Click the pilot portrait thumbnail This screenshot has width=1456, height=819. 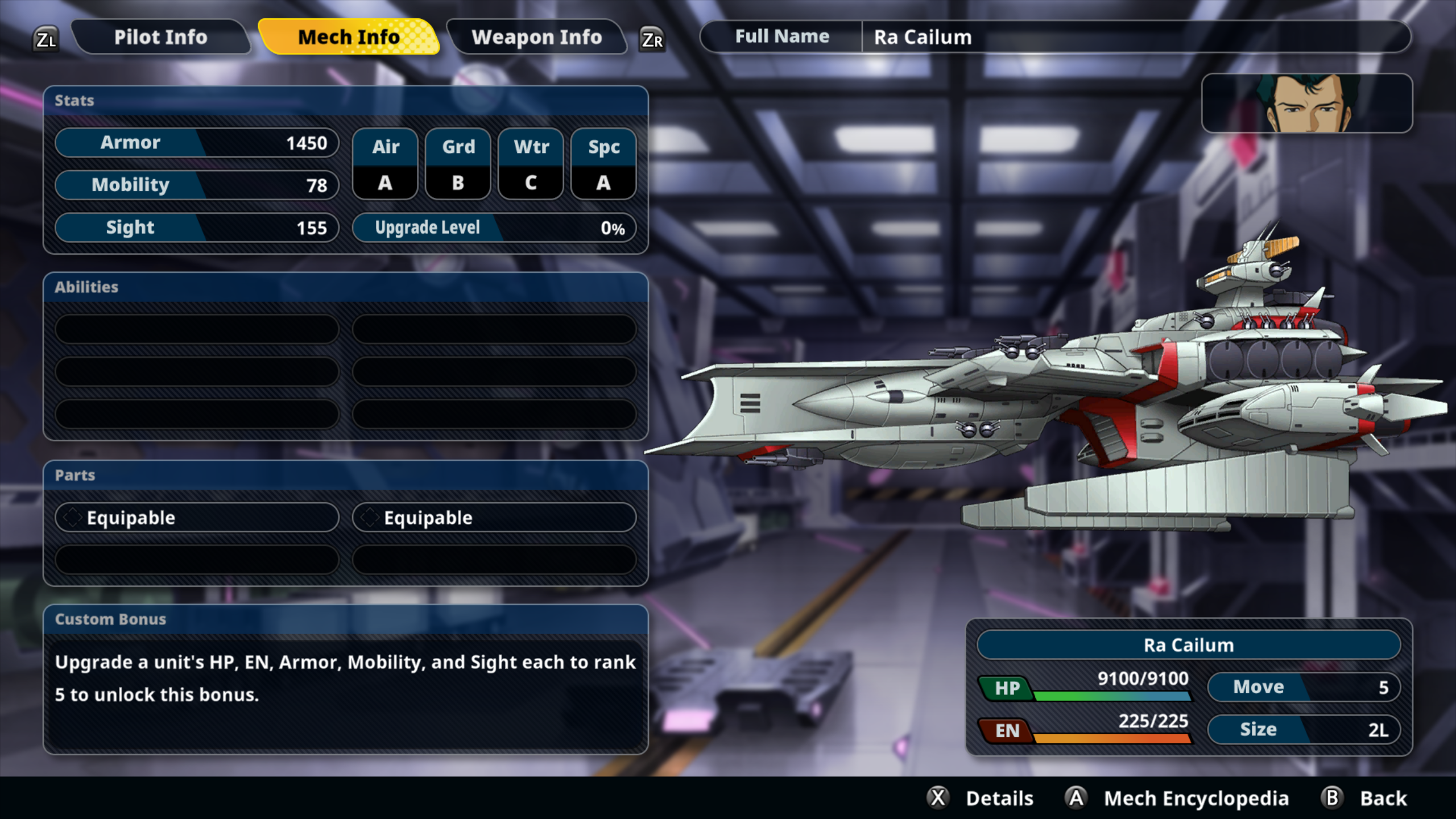pos(1306,104)
